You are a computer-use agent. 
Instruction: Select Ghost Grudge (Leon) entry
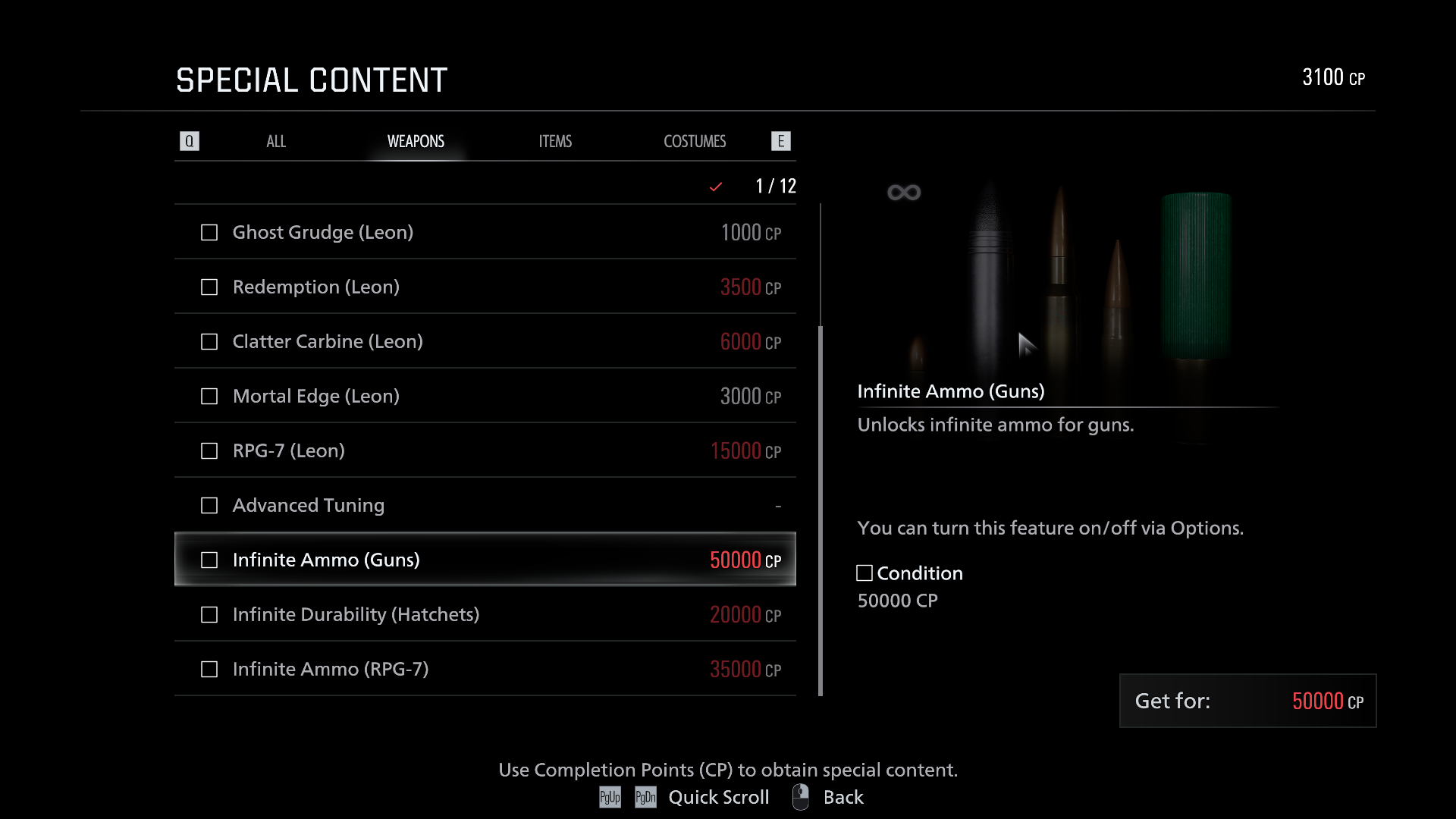click(485, 232)
